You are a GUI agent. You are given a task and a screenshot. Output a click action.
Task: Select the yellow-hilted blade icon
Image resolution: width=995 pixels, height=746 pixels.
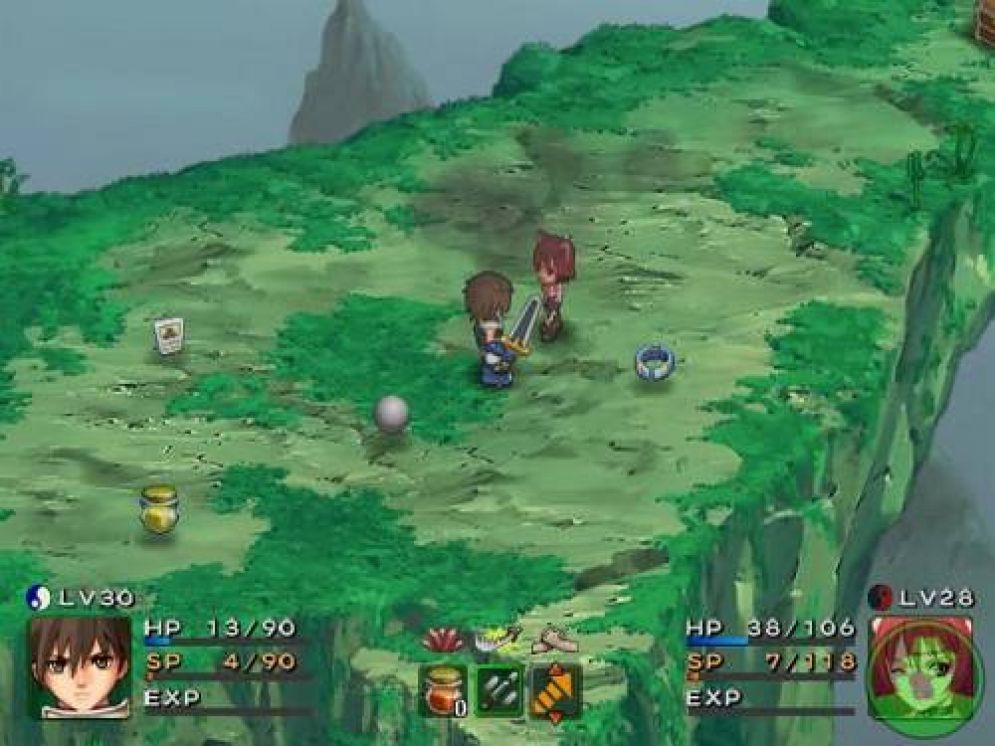(498, 639)
